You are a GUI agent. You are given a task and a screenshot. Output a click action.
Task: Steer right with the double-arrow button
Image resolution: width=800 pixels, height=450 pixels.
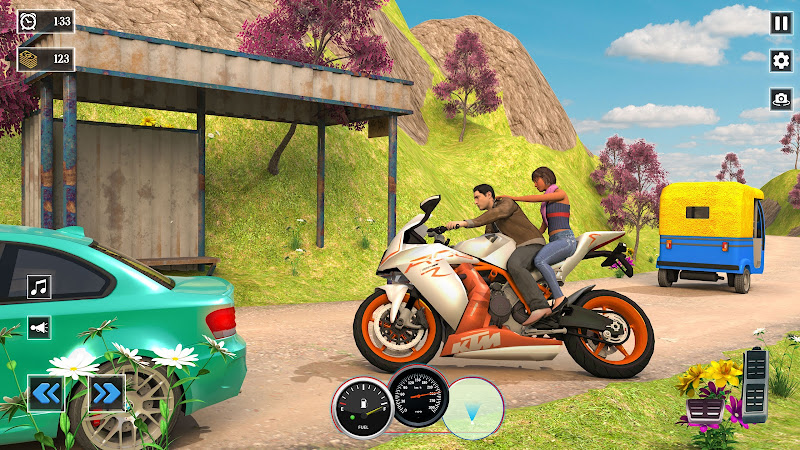106,393
